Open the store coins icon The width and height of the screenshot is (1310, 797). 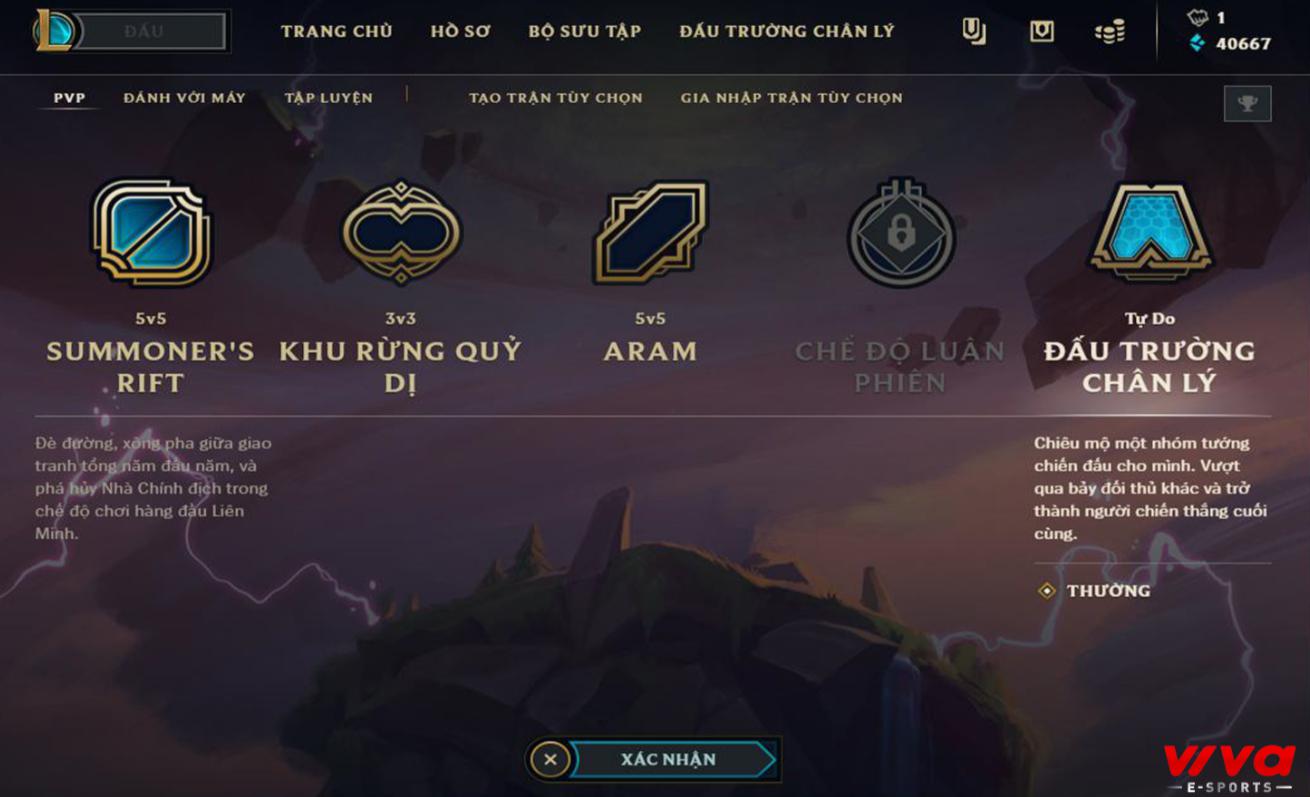tap(1109, 32)
